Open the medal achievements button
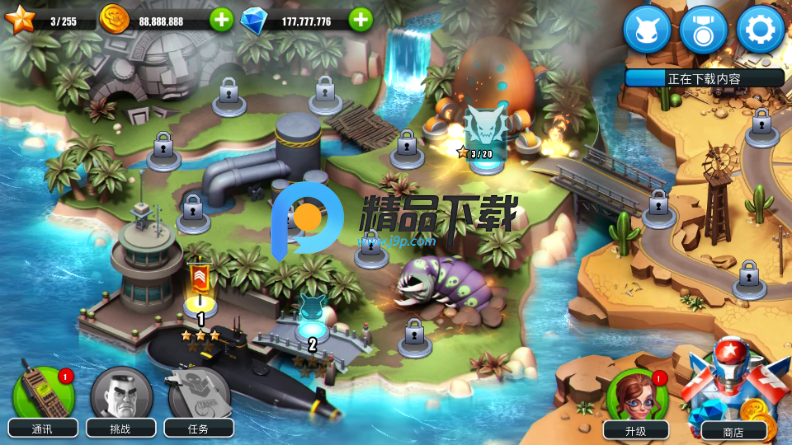The width and height of the screenshot is (792, 445). click(703, 30)
